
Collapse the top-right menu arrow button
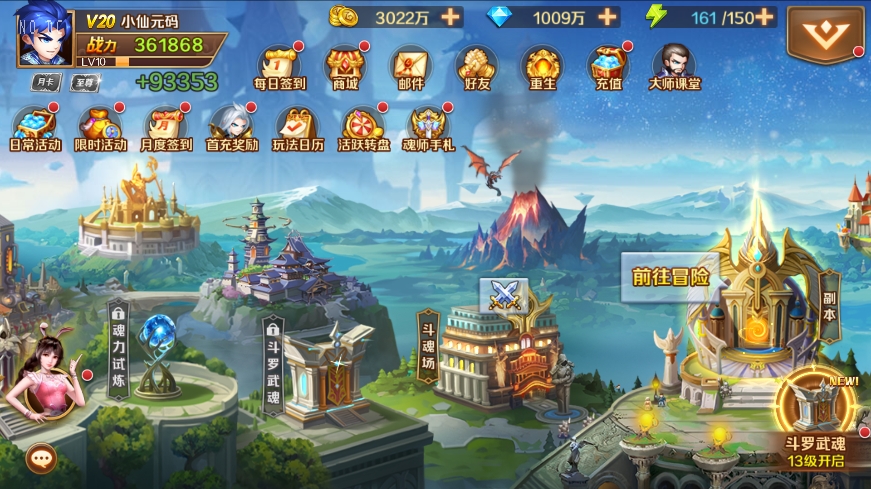point(825,34)
